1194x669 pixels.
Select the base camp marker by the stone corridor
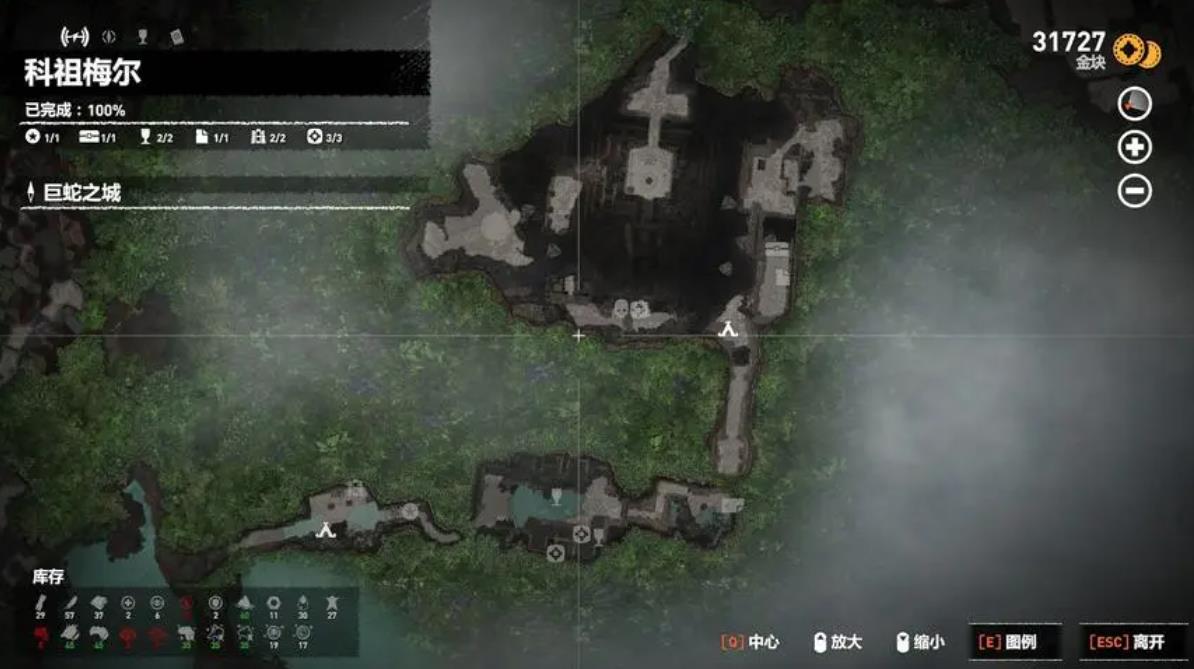click(729, 328)
